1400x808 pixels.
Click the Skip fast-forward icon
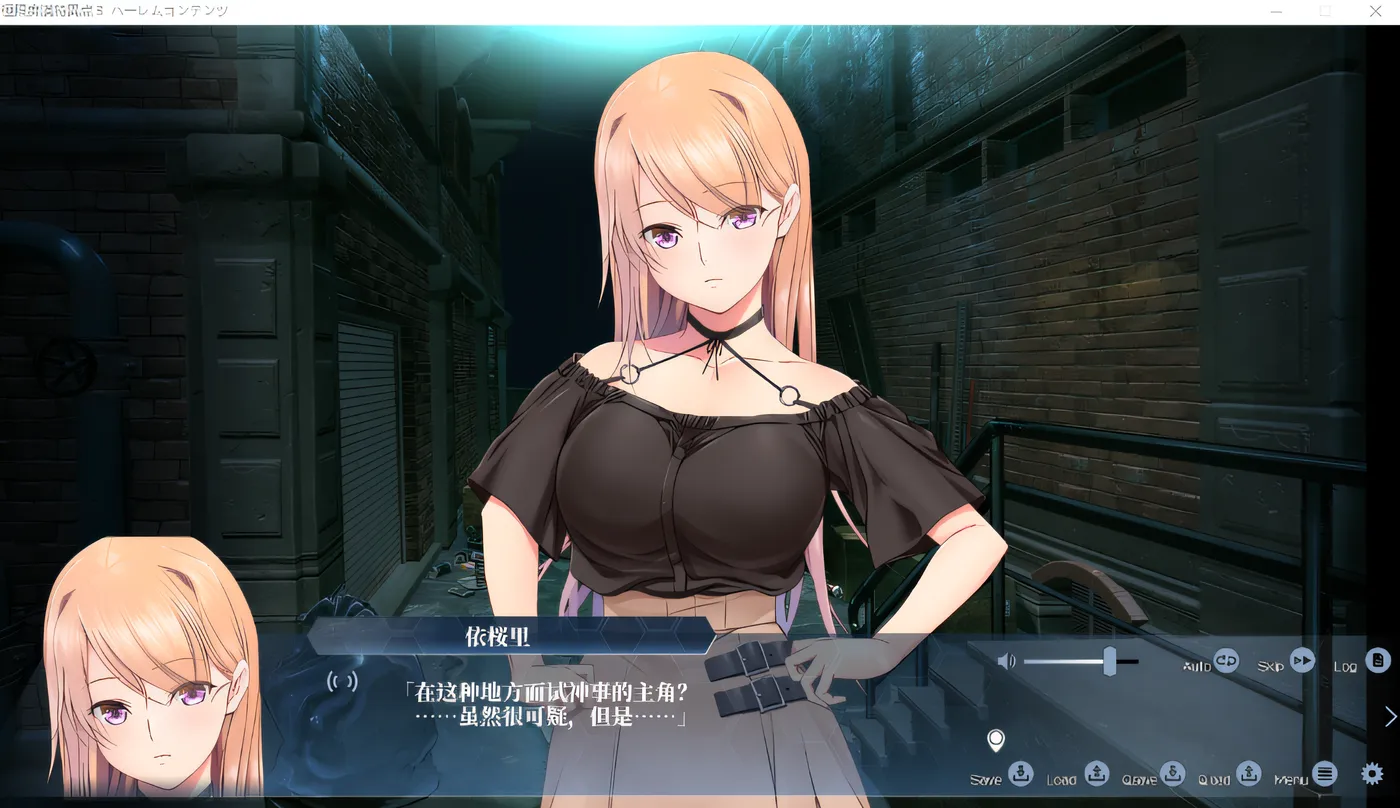[1304, 660]
